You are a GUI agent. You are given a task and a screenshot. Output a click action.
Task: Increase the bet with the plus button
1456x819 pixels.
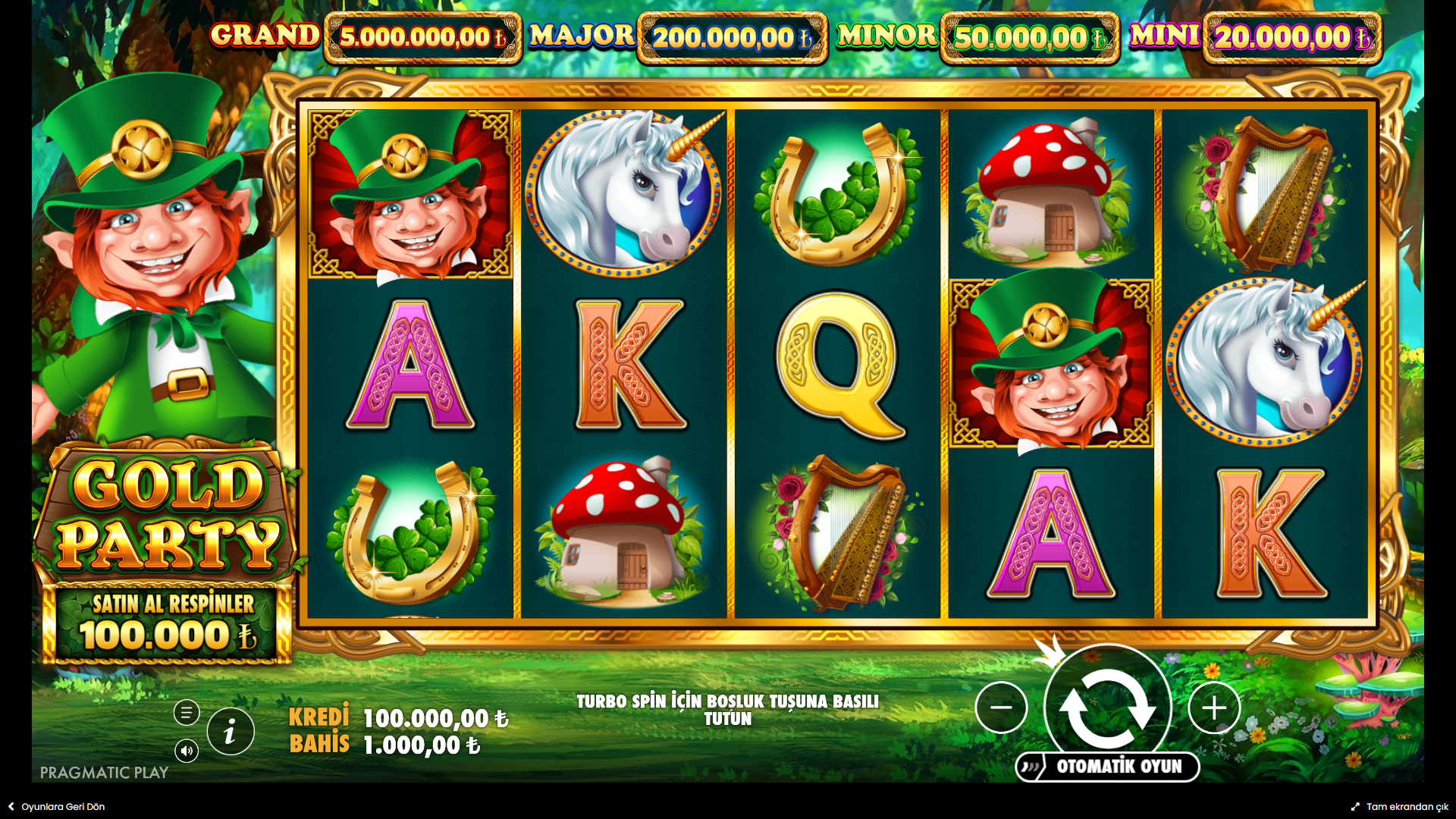pyautogui.click(x=1214, y=708)
